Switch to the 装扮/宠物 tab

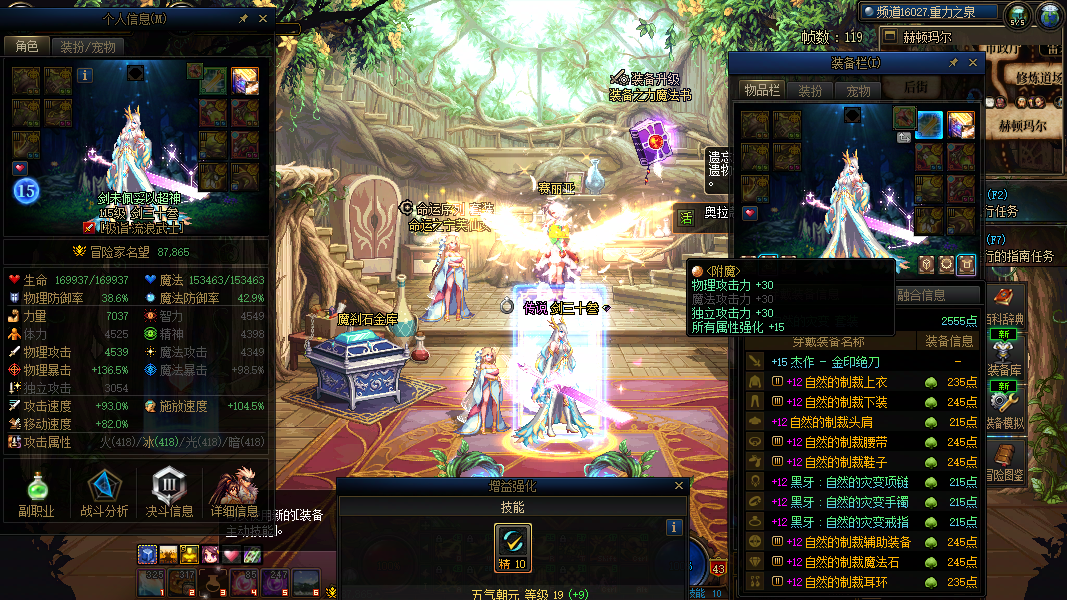[87, 46]
